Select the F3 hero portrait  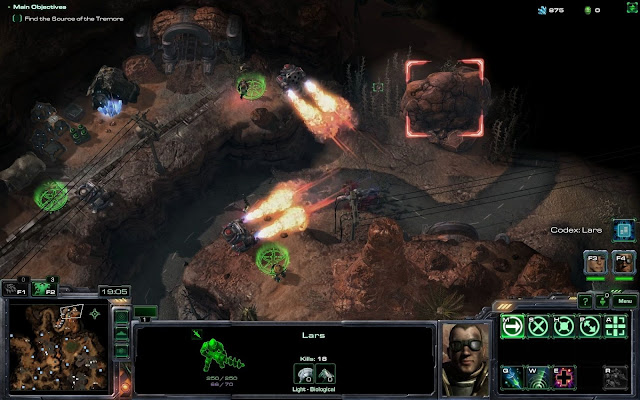(x=595, y=263)
